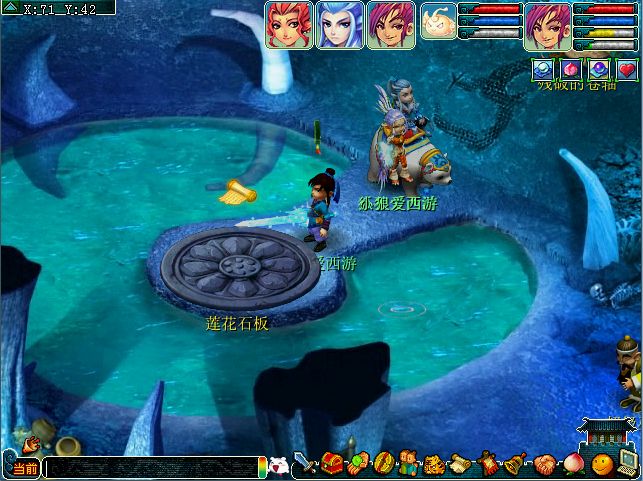Click the chat text input box

(150, 468)
